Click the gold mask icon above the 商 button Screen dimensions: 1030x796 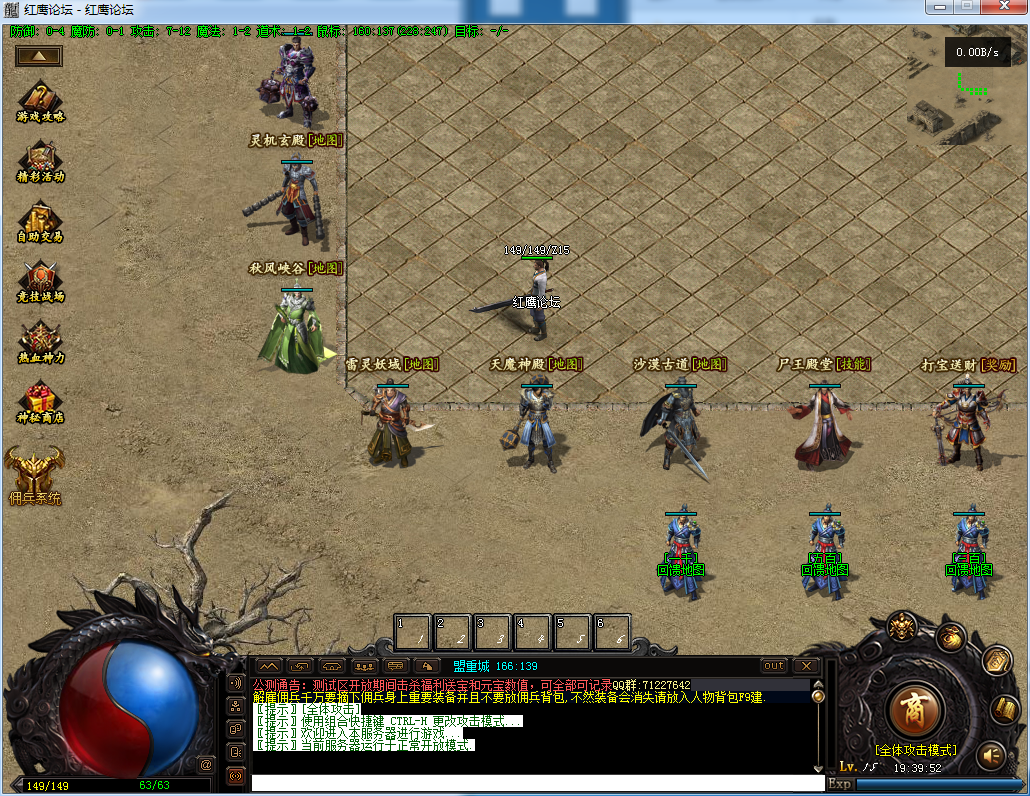coord(902,627)
